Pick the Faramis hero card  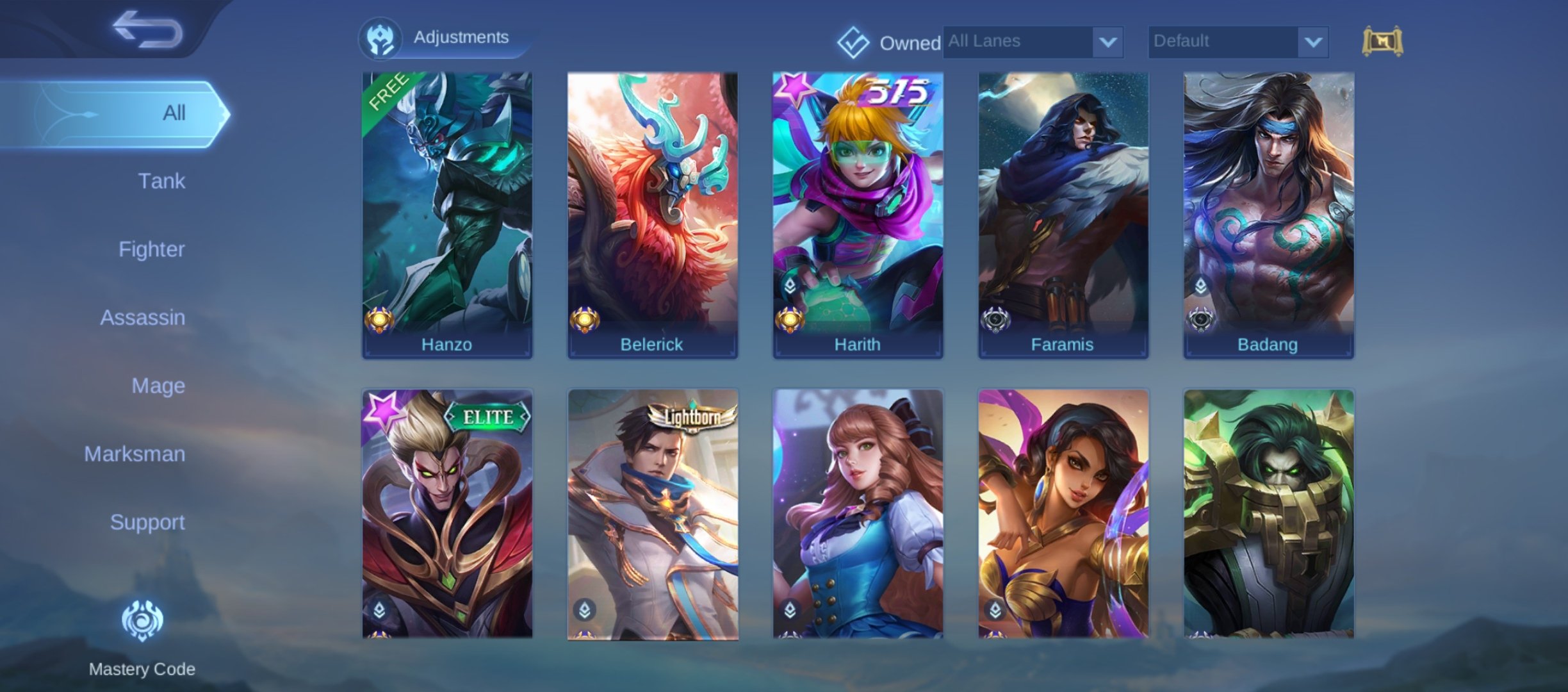click(x=1063, y=215)
